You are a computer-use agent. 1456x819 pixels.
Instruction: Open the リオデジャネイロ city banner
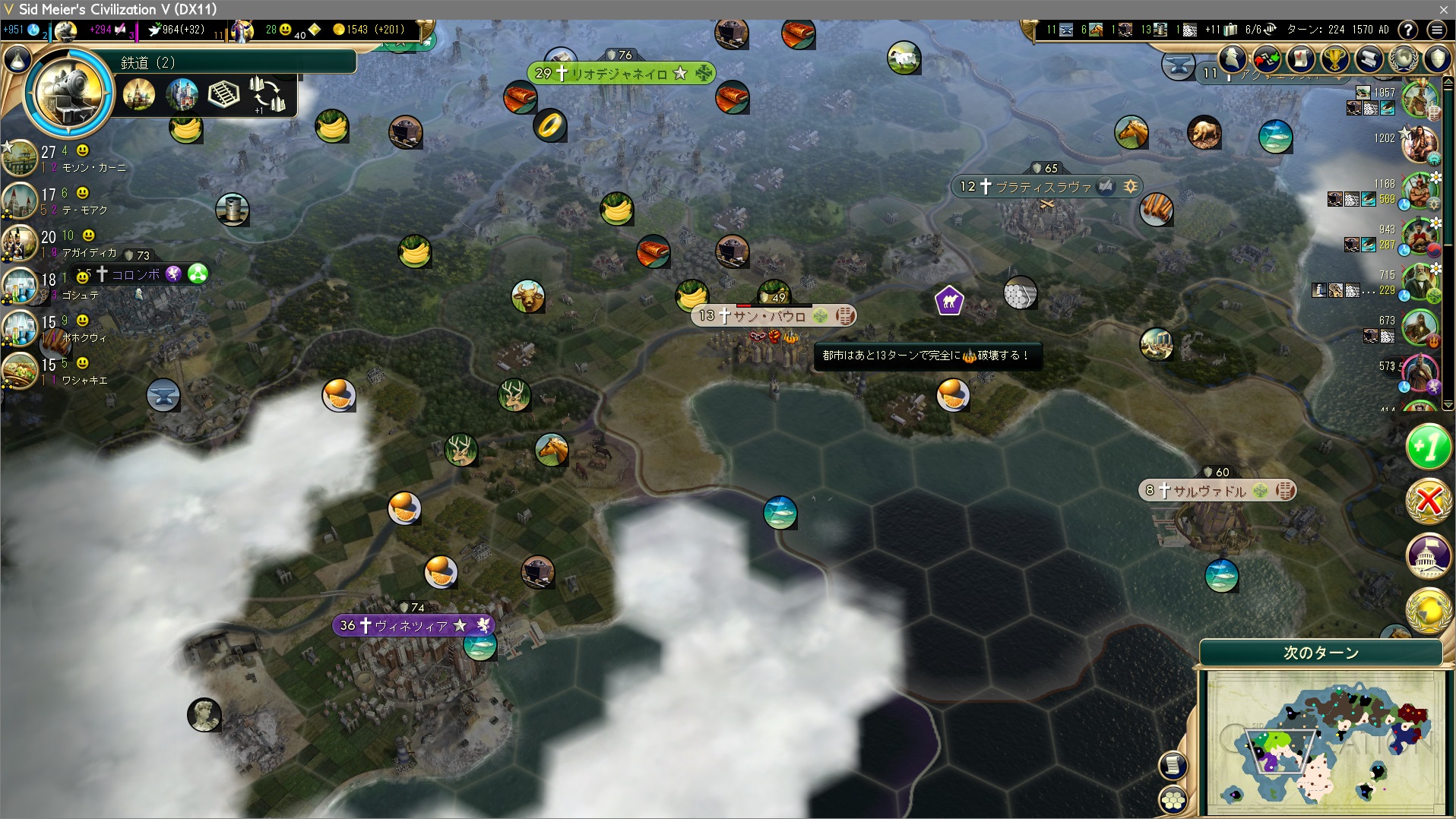click(x=619, y=74)
